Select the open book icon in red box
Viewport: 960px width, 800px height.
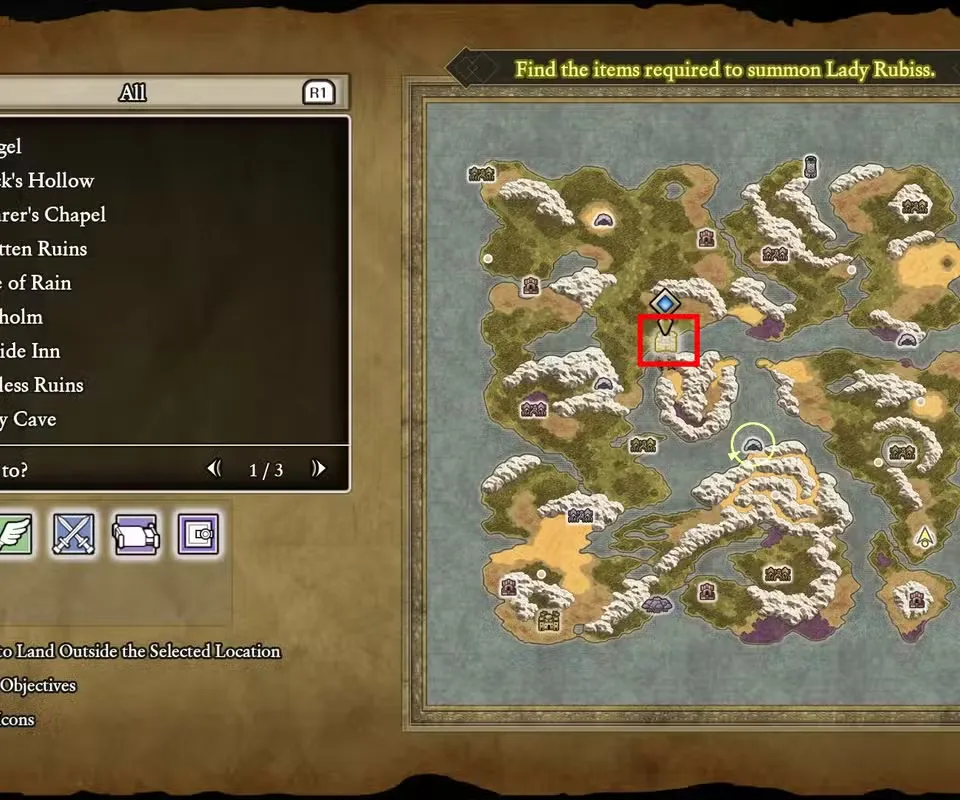coord(668,341)
